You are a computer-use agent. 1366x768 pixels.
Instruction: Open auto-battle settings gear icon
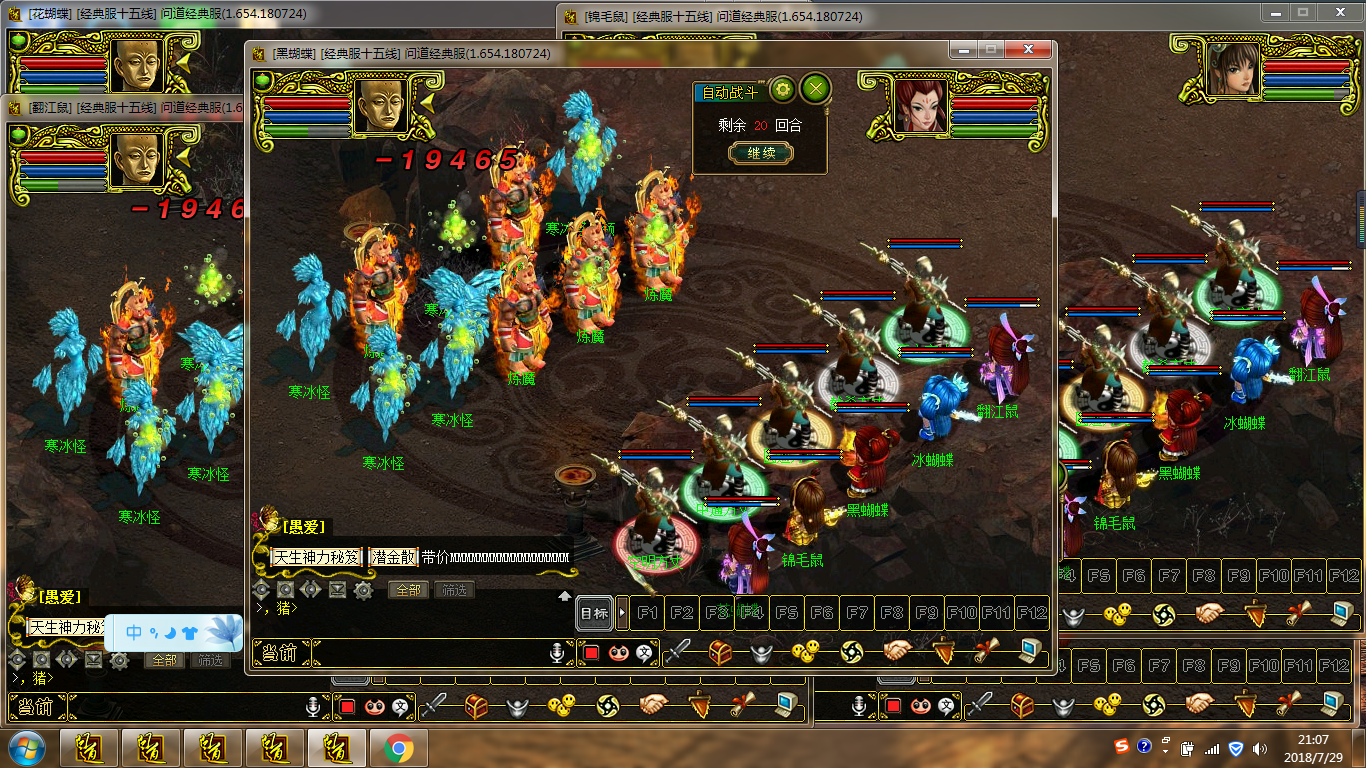pos(782,90)
